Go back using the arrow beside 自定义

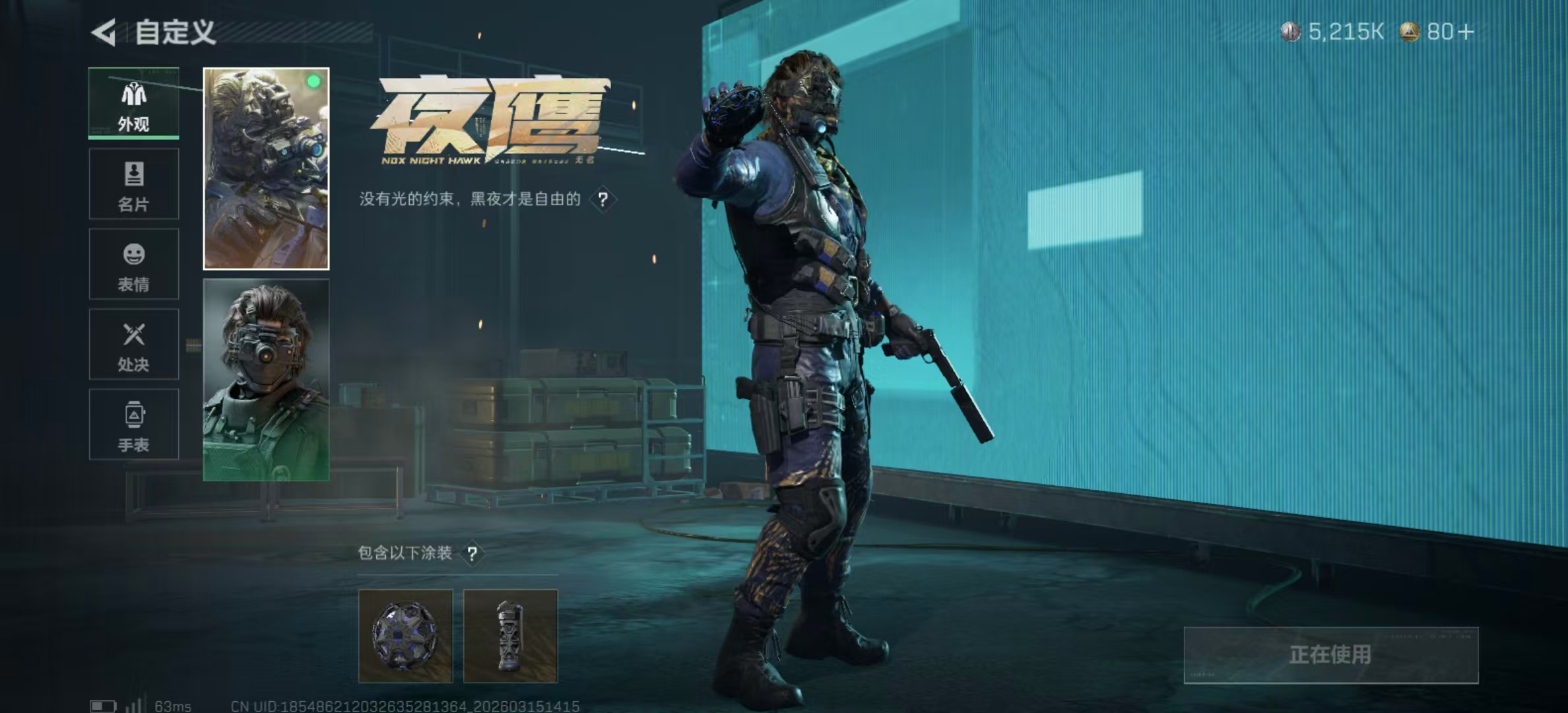tap(104, 32)
